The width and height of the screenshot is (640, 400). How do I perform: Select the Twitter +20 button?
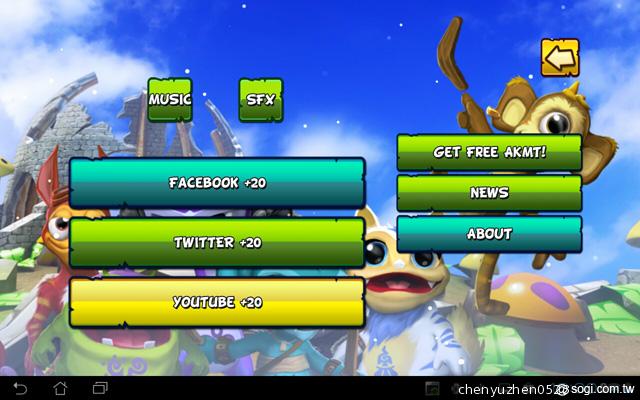pos(217,242)
